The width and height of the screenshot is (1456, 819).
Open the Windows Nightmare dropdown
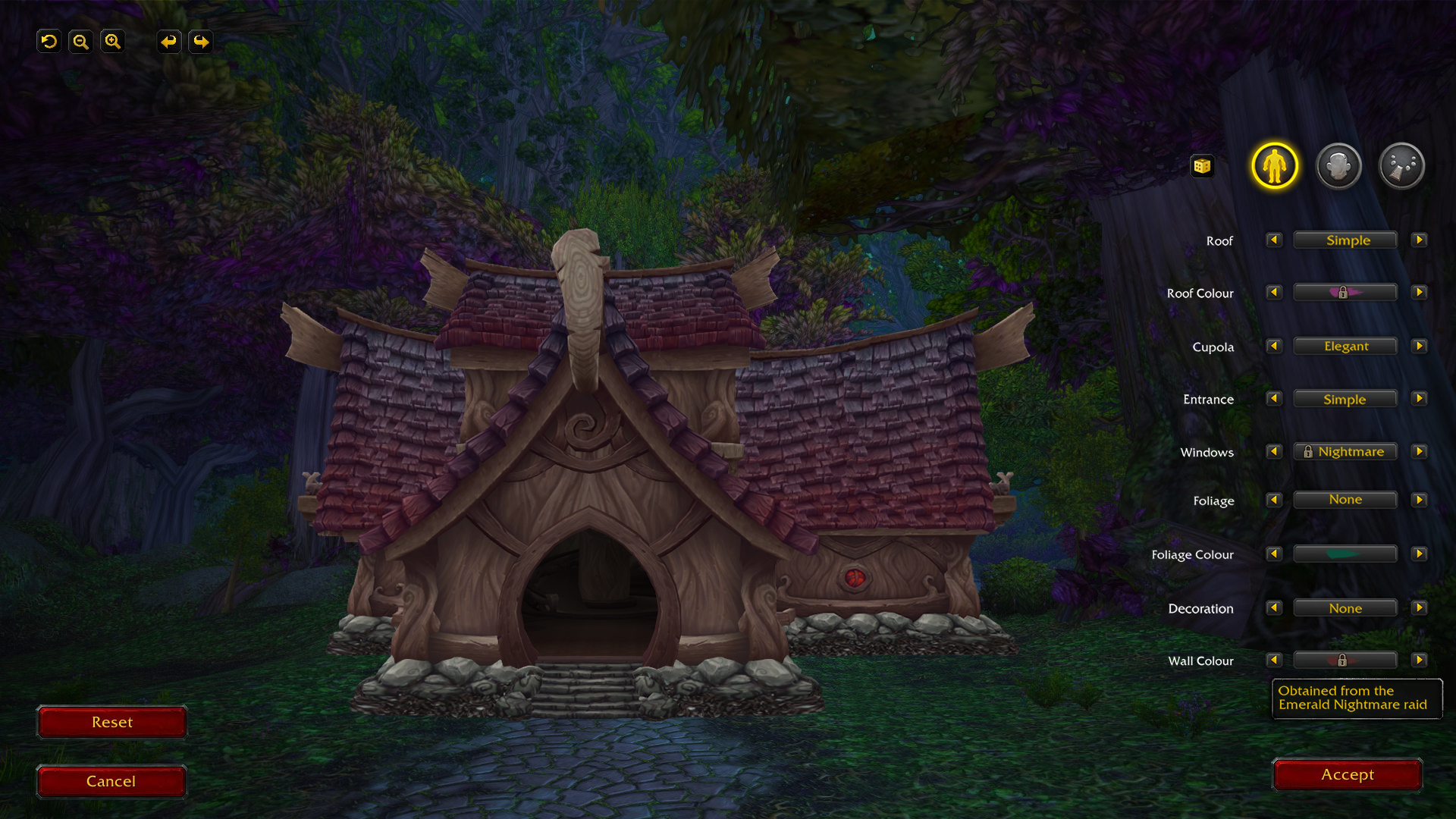point(1345,452)
